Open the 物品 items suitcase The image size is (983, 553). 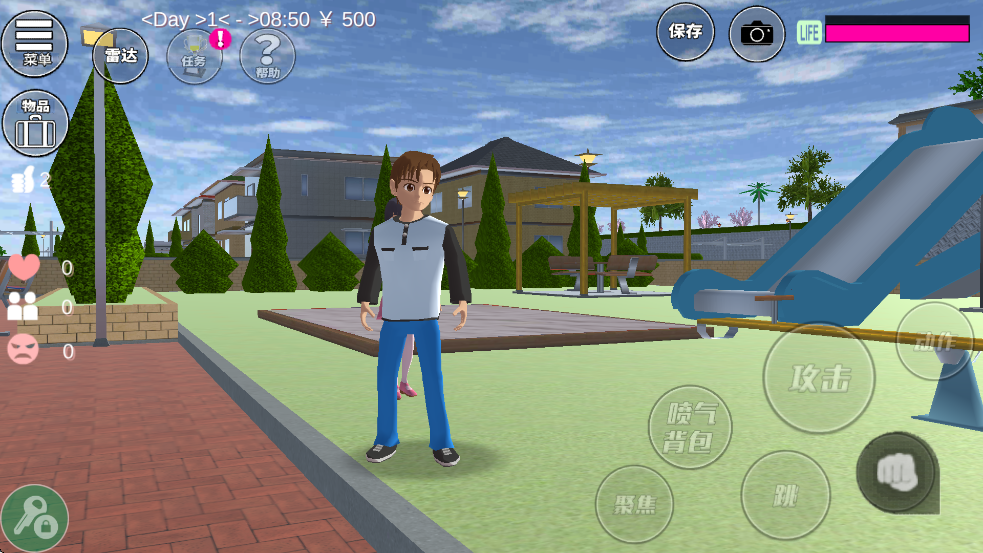(x=35, y=123)
